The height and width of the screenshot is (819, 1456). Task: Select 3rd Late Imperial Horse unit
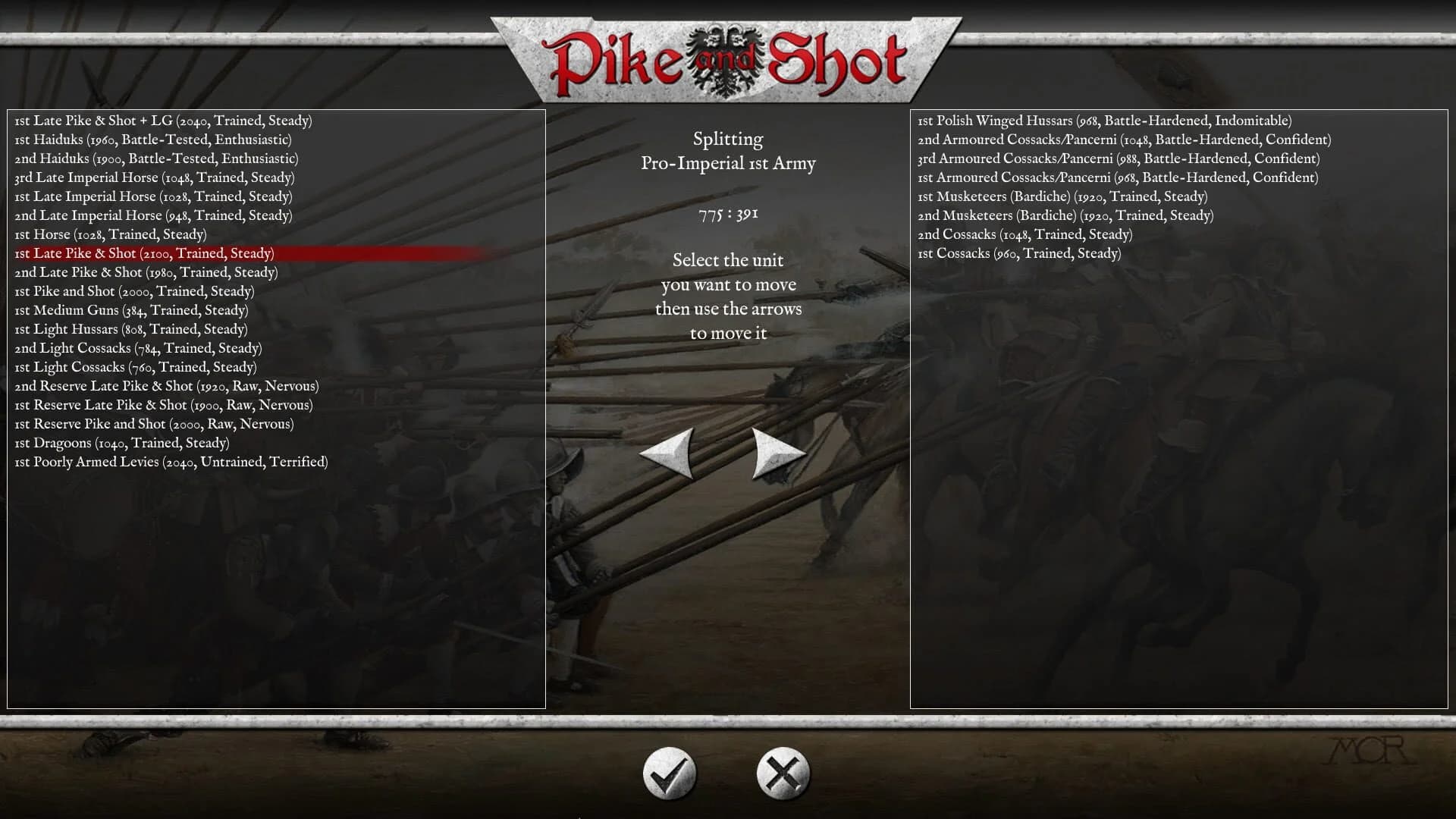(156, 177)
